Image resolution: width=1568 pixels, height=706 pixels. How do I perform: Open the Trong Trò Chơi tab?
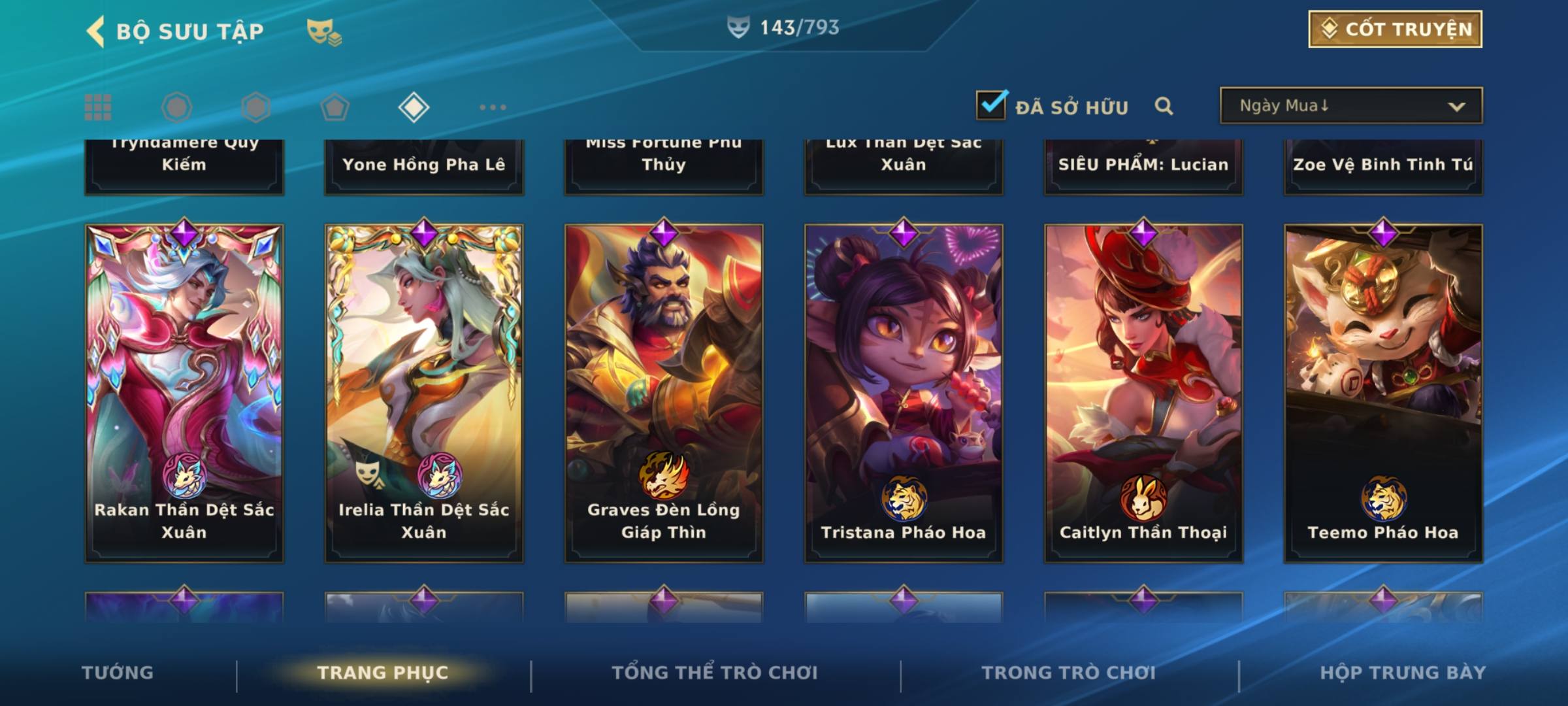click(1069, 673)
